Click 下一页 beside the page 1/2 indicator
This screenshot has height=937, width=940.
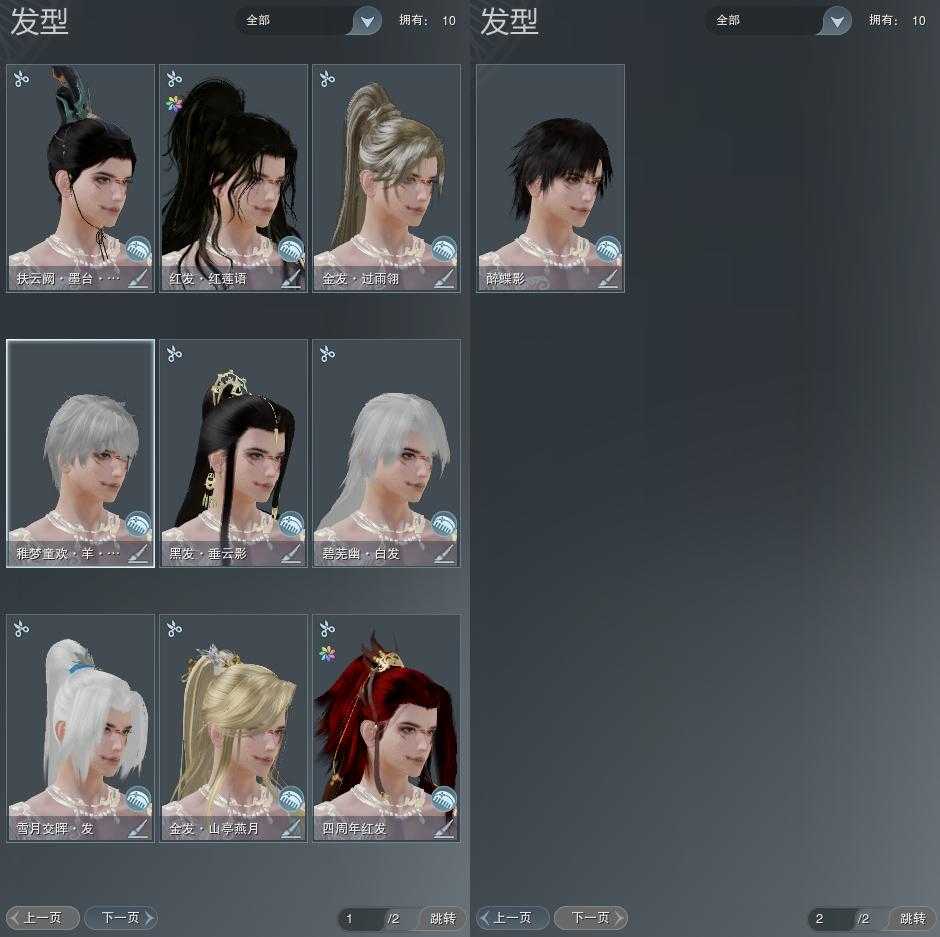click(x=120, y=917)
